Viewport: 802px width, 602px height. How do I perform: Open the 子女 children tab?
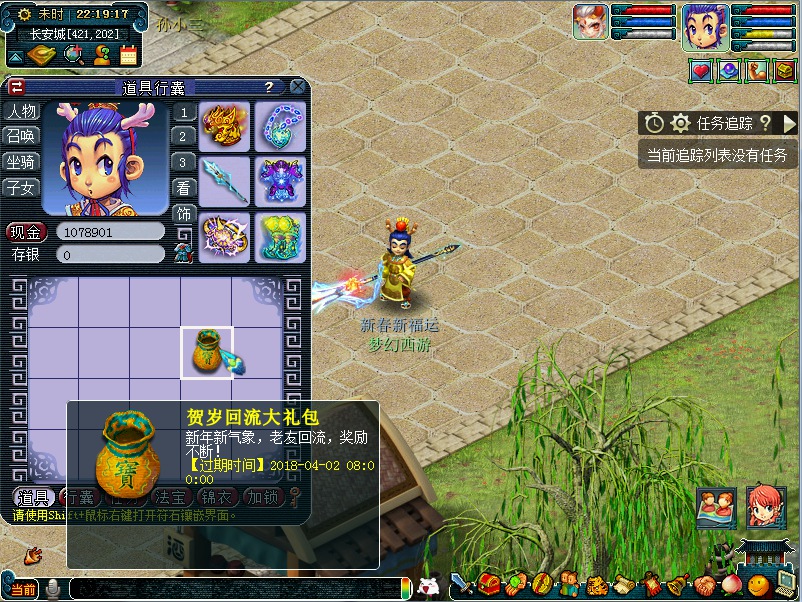coord(21,187)
